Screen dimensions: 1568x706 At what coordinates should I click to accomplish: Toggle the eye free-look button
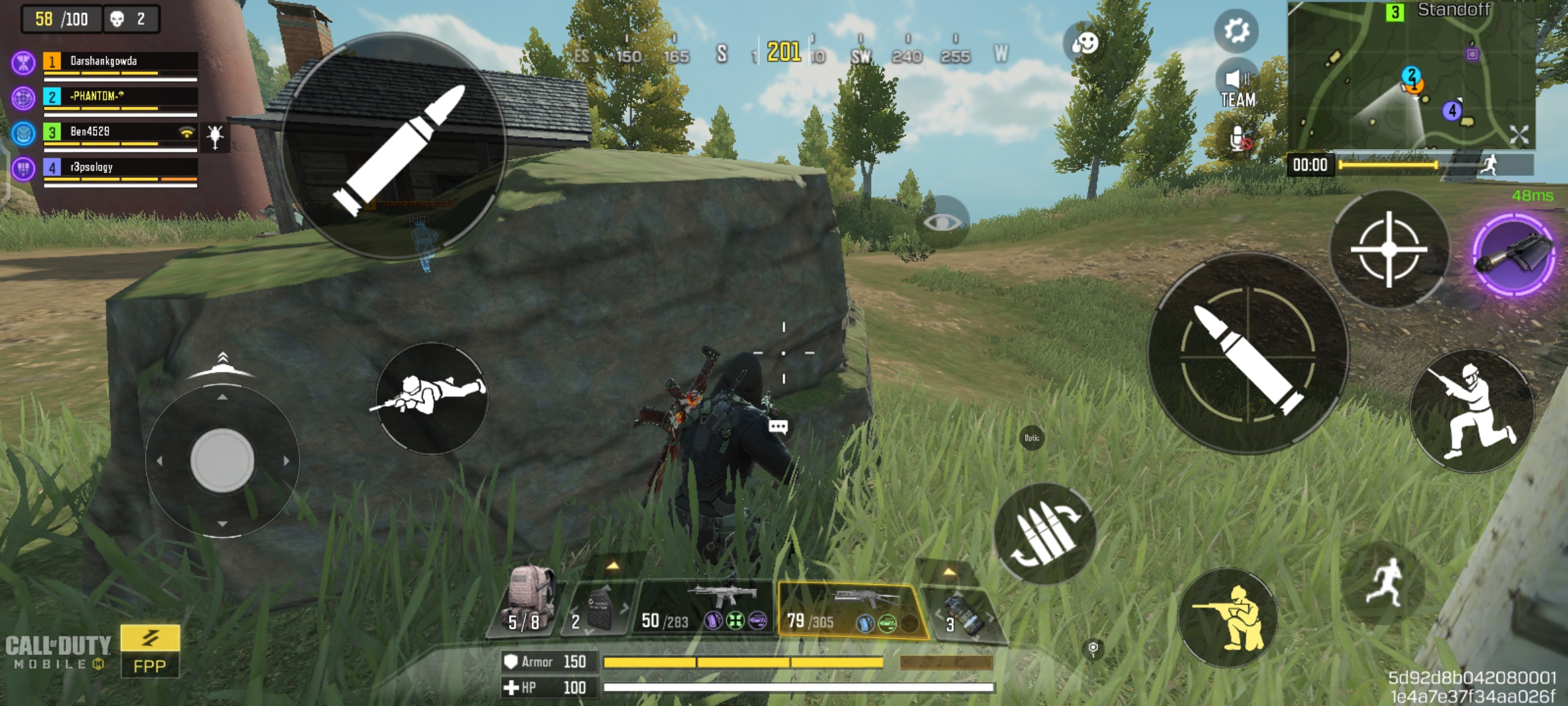point(941,222)
